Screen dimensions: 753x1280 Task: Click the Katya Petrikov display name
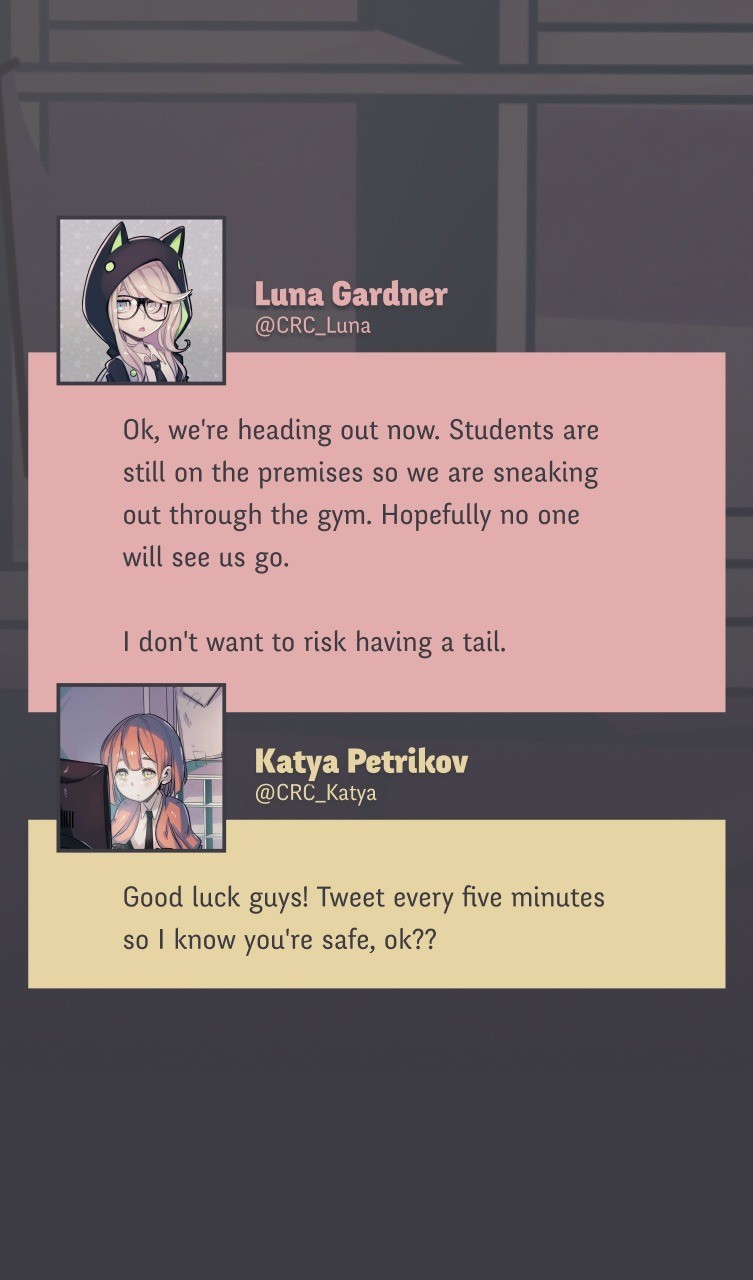tap(360, 762)
